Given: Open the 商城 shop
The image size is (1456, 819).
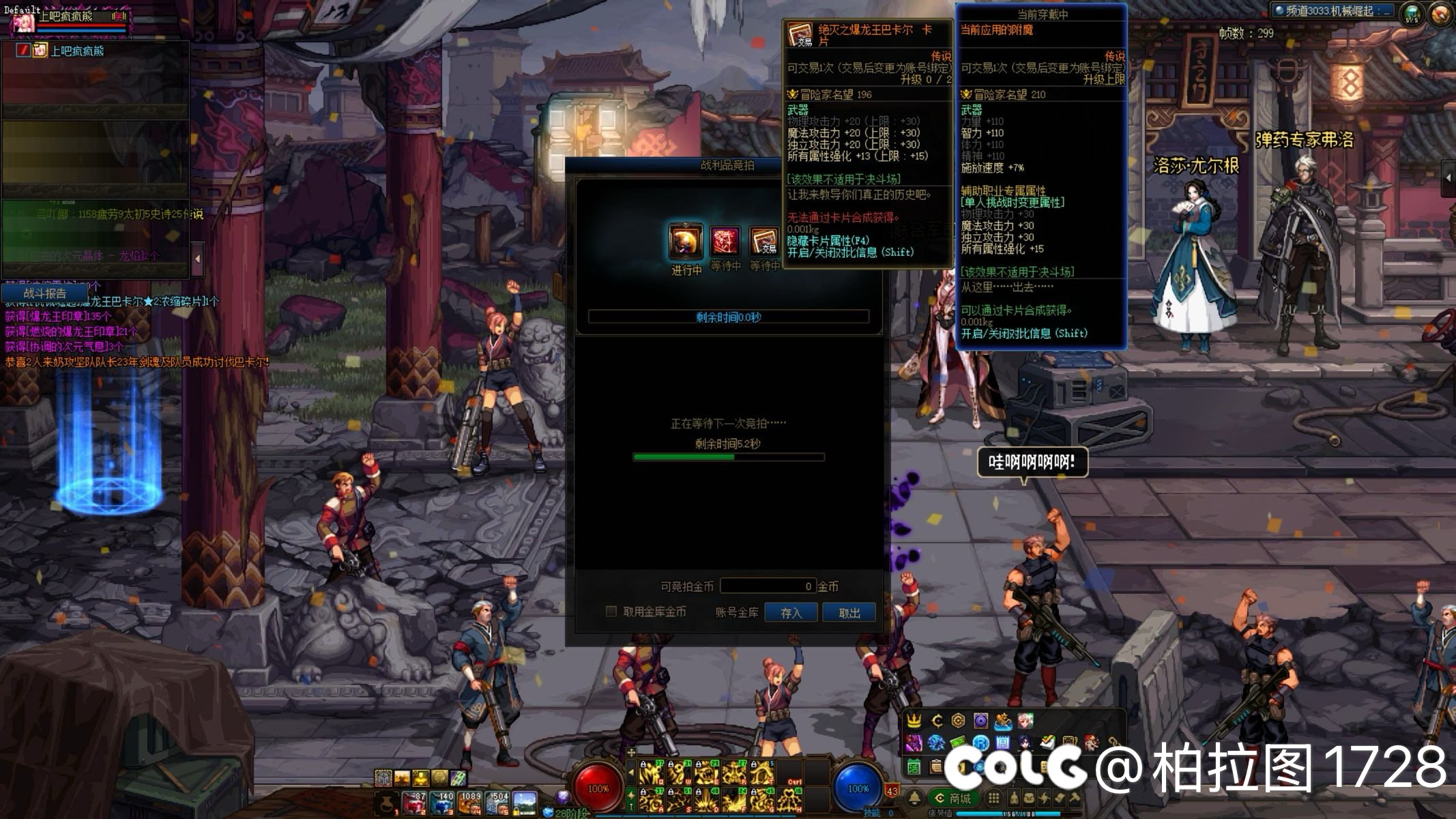Looking at the screenshot, I should click(952, 798).
